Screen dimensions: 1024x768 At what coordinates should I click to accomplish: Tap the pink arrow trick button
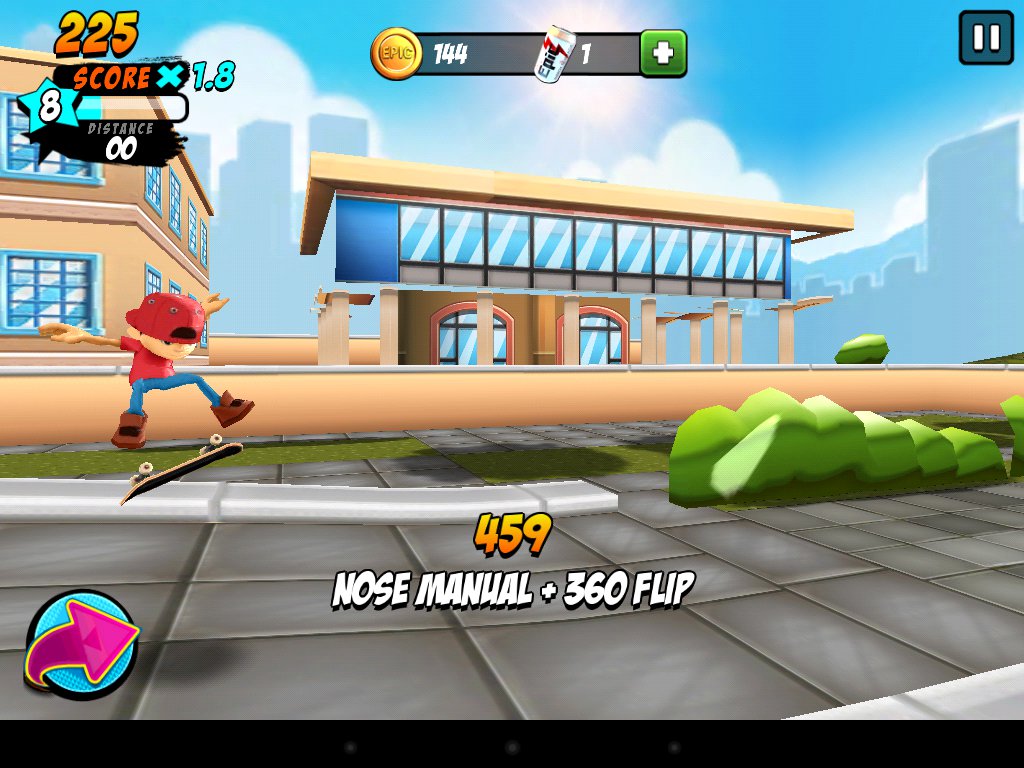point(82,641)
